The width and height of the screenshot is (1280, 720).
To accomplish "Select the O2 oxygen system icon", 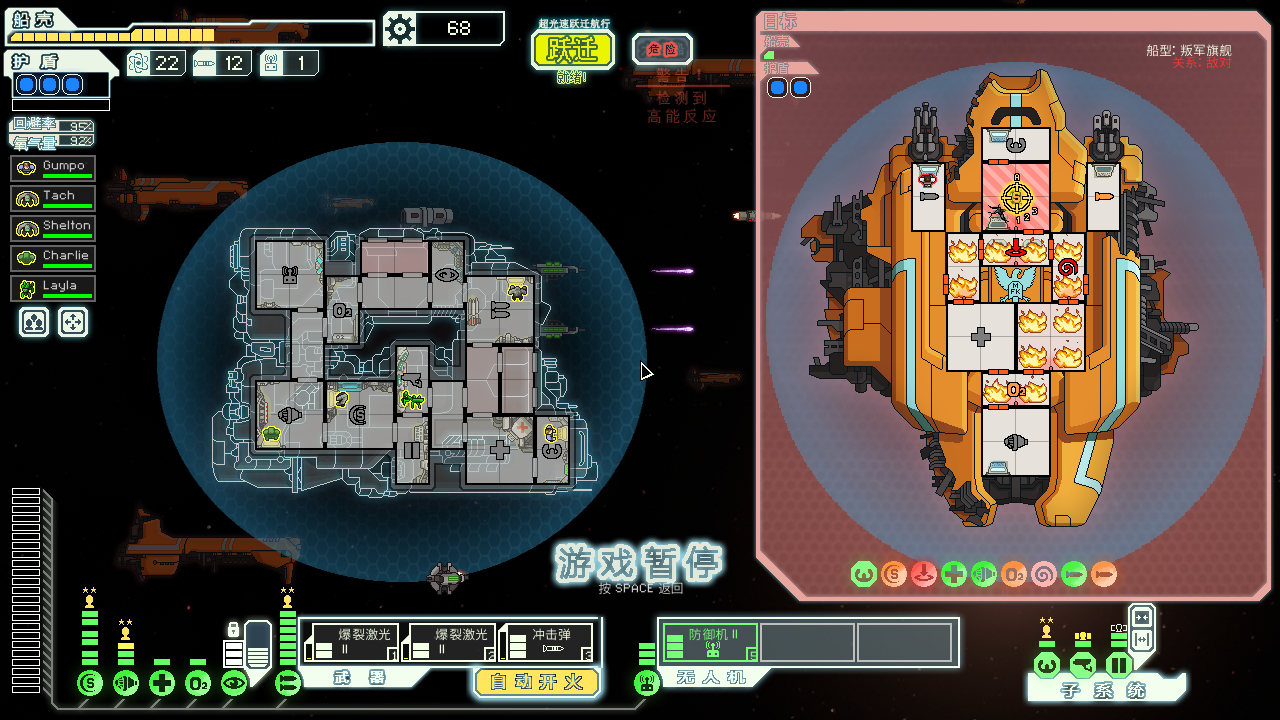I will pyautogui.click(x=198, y=684).
